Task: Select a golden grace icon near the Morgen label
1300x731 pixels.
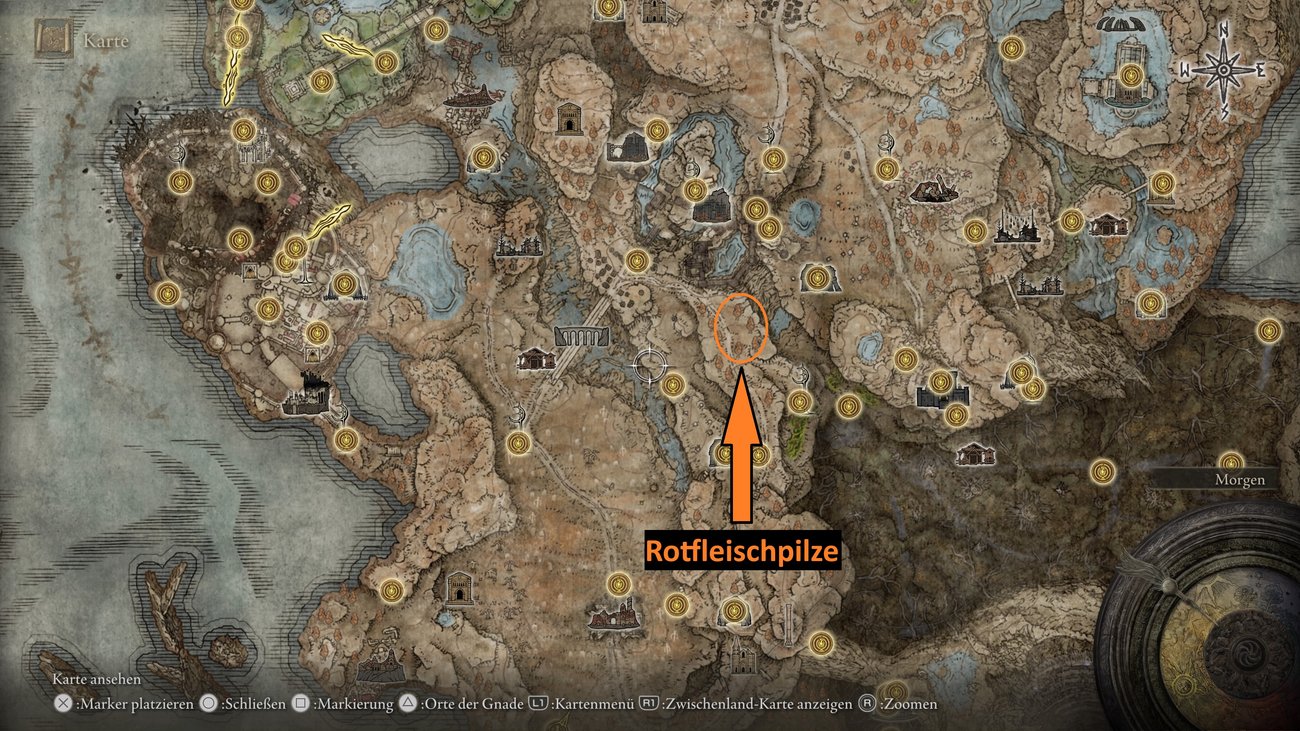Action: tap(1231, 463)
